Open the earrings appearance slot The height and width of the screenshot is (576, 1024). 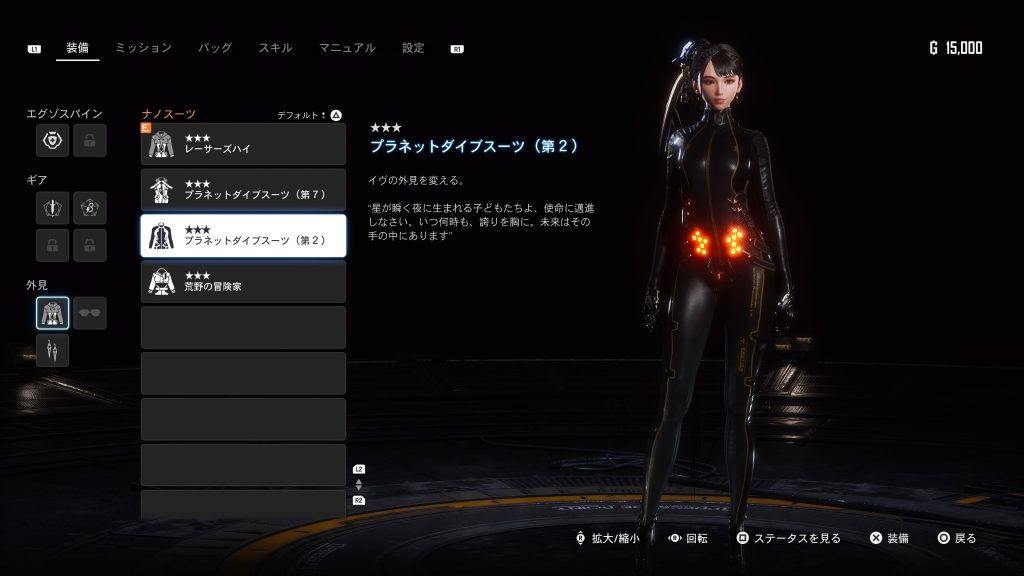click(x=53, y=350)
